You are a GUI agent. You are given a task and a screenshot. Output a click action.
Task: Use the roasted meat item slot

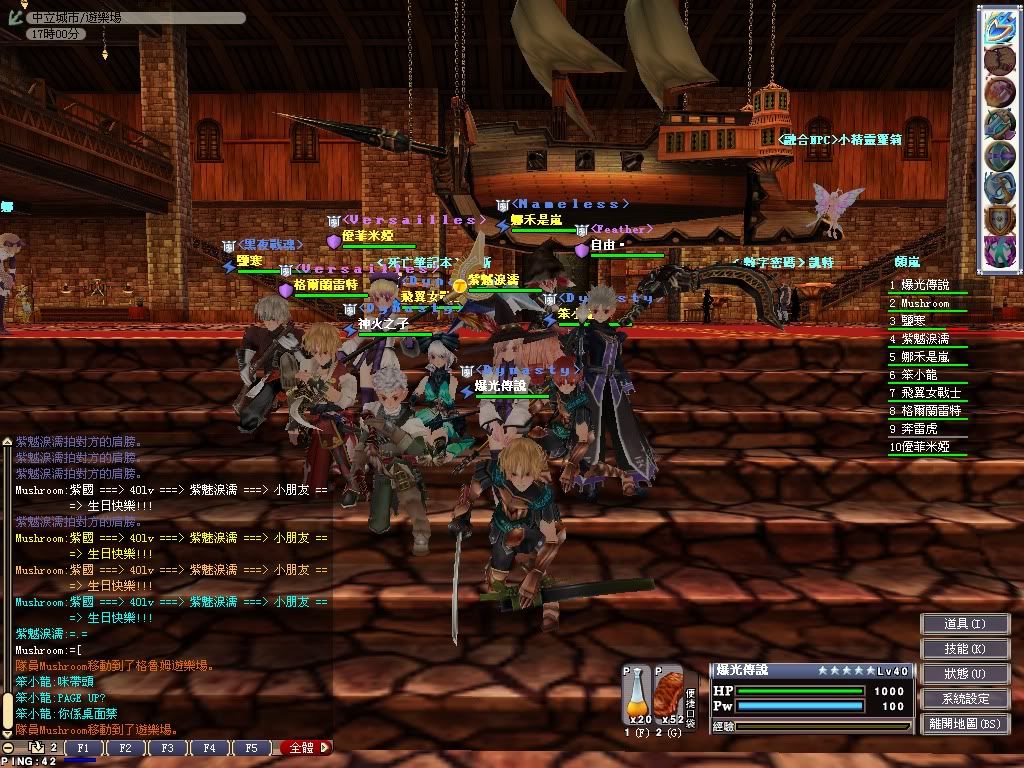[668, 694]
